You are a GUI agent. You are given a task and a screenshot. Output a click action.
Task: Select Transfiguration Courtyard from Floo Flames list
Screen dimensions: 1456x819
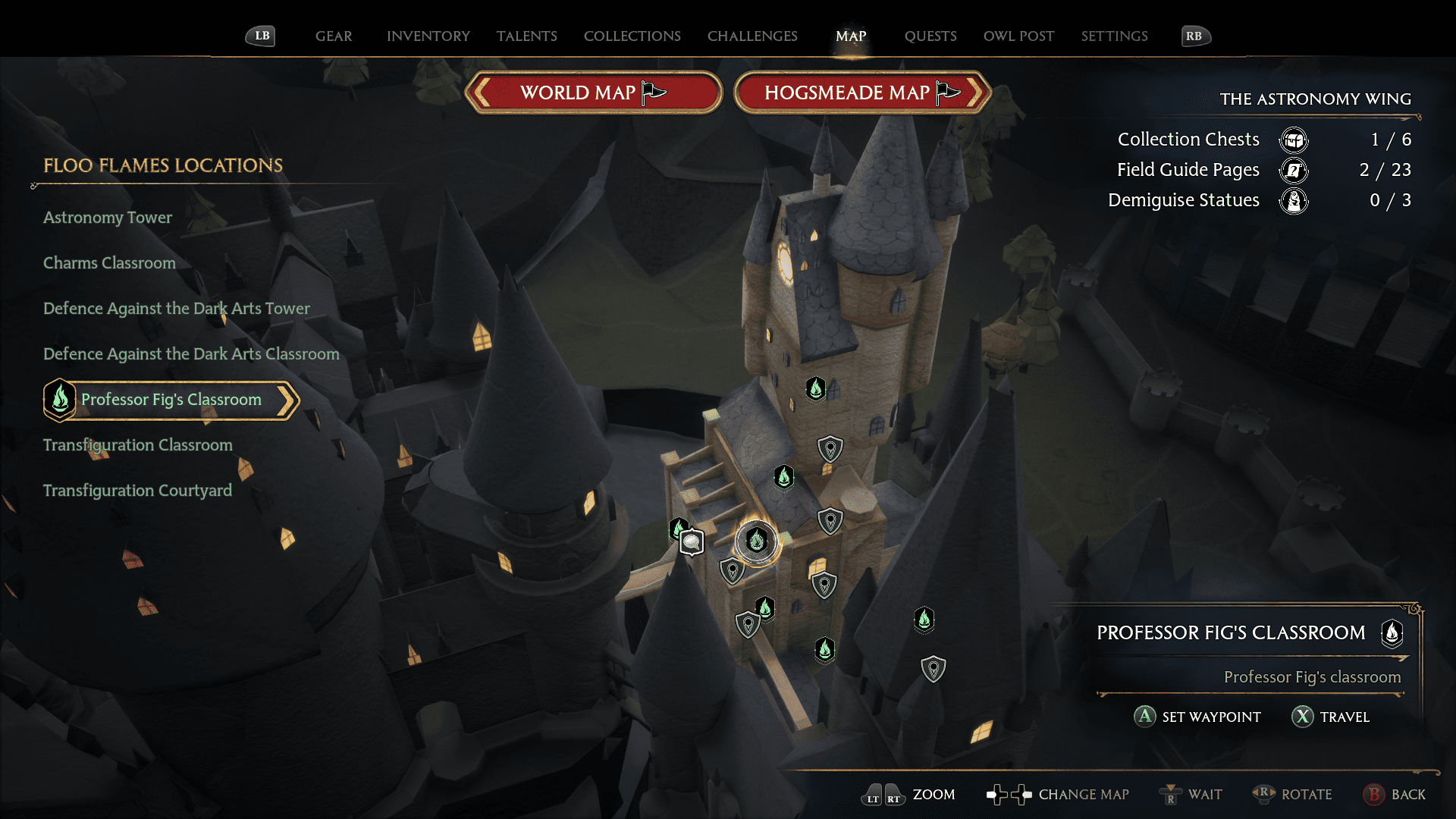[137, 490]
